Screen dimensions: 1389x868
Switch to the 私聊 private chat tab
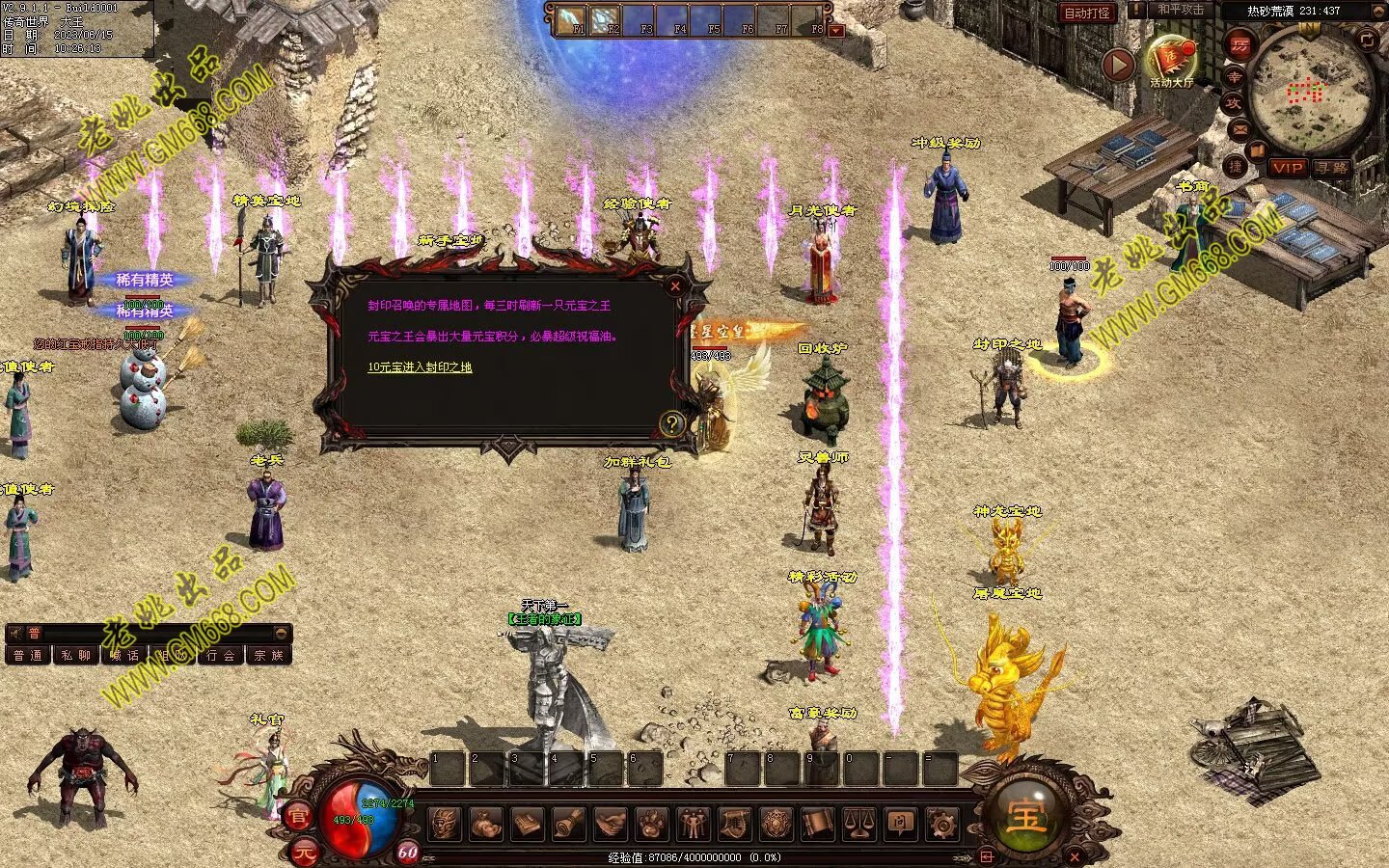pos(76,656)
